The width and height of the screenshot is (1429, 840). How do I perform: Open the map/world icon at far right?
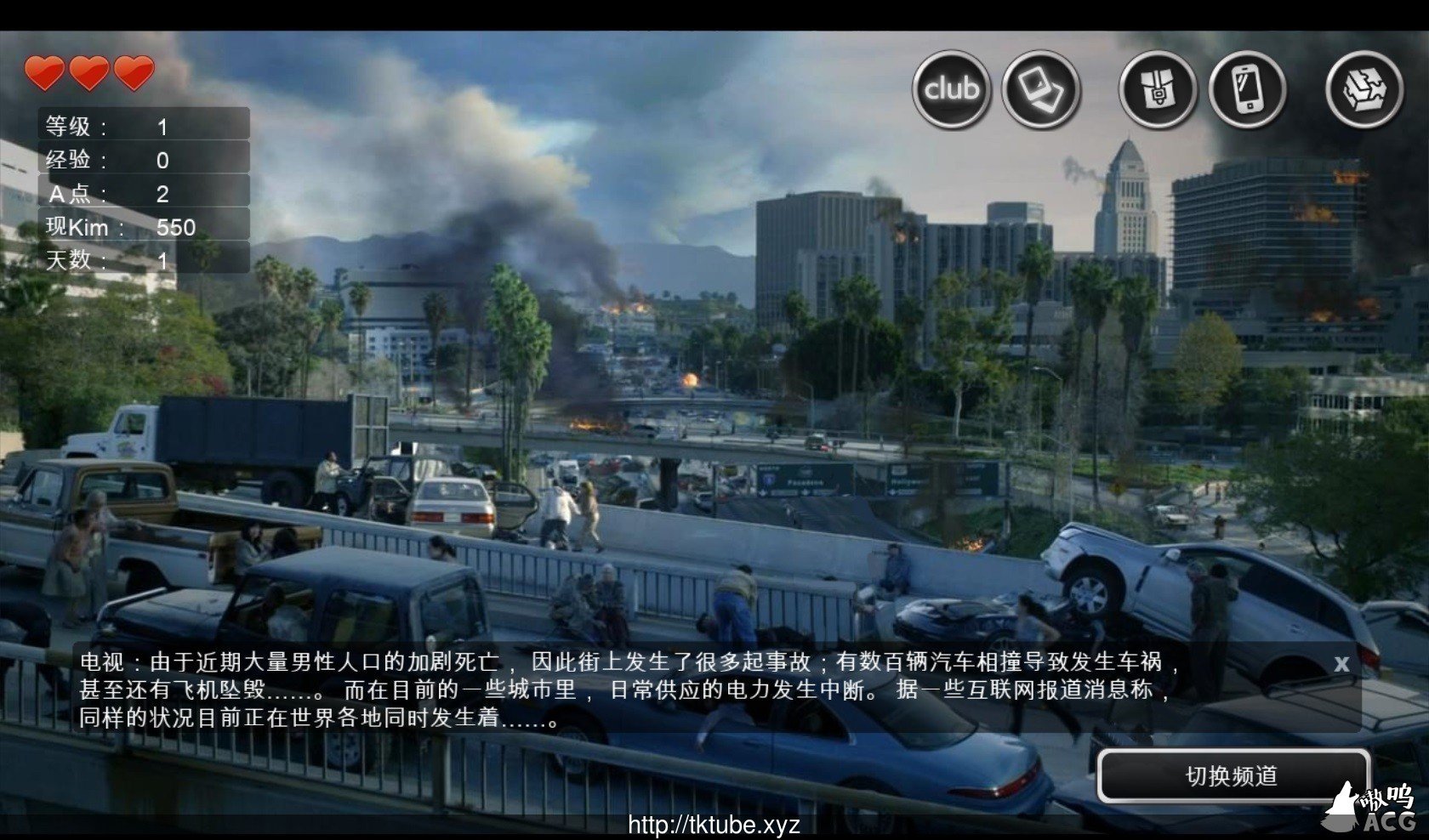coord(1364,88)
